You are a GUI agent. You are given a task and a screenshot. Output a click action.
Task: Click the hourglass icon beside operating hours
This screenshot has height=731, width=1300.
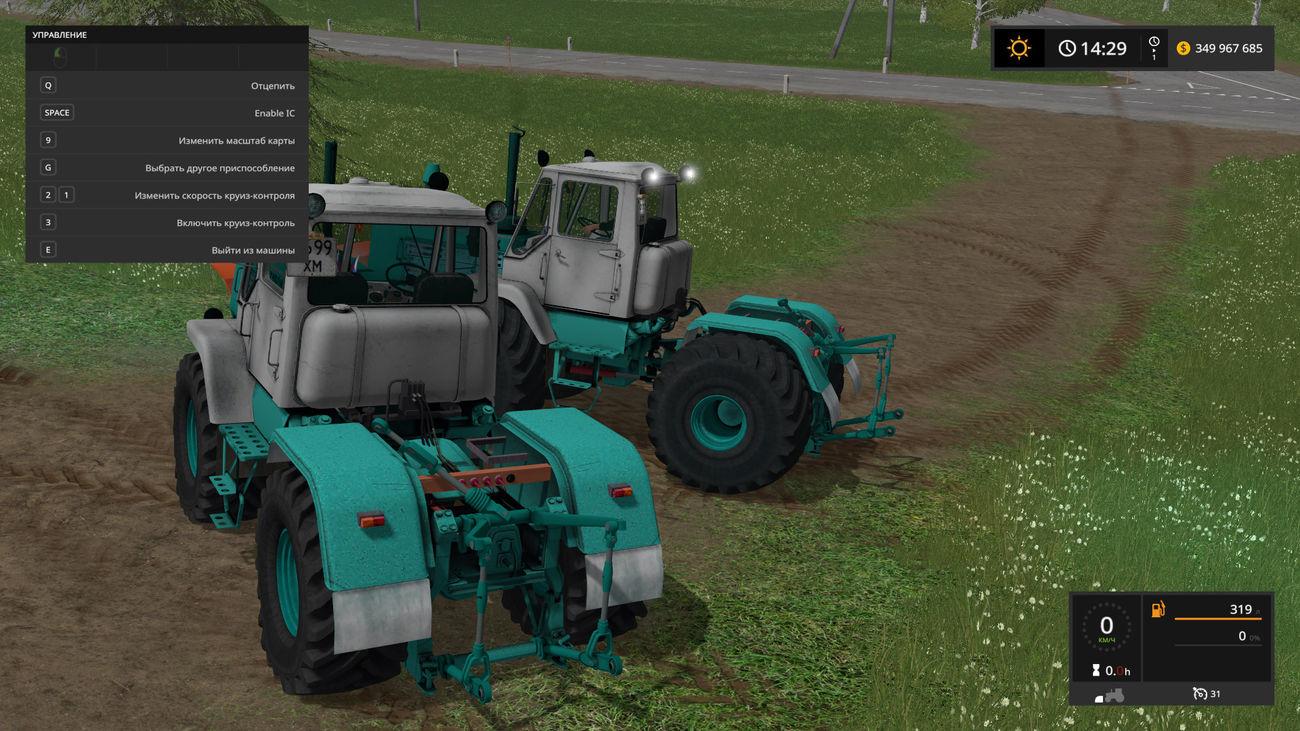(x=1096, y=670)
